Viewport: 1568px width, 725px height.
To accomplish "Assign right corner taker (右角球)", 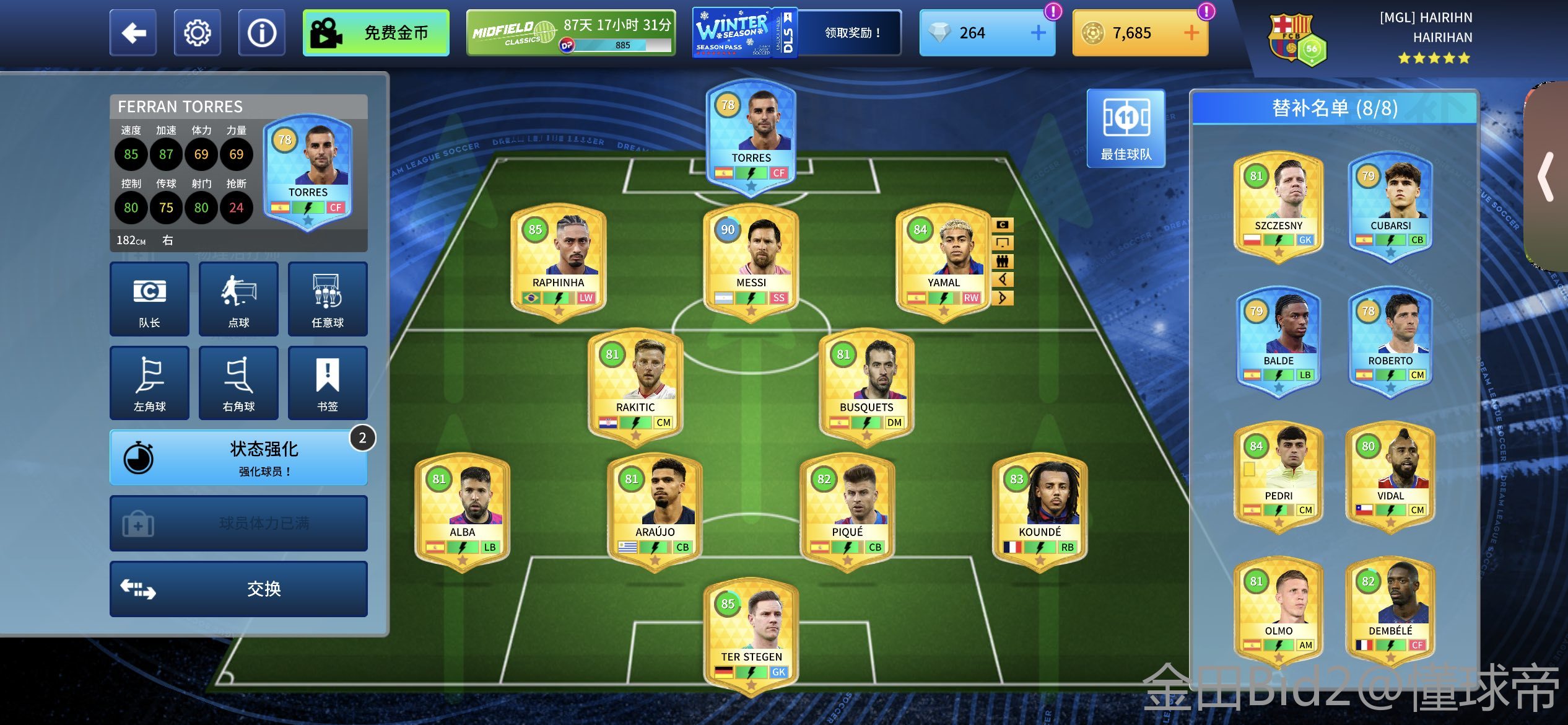I will 238,383.
